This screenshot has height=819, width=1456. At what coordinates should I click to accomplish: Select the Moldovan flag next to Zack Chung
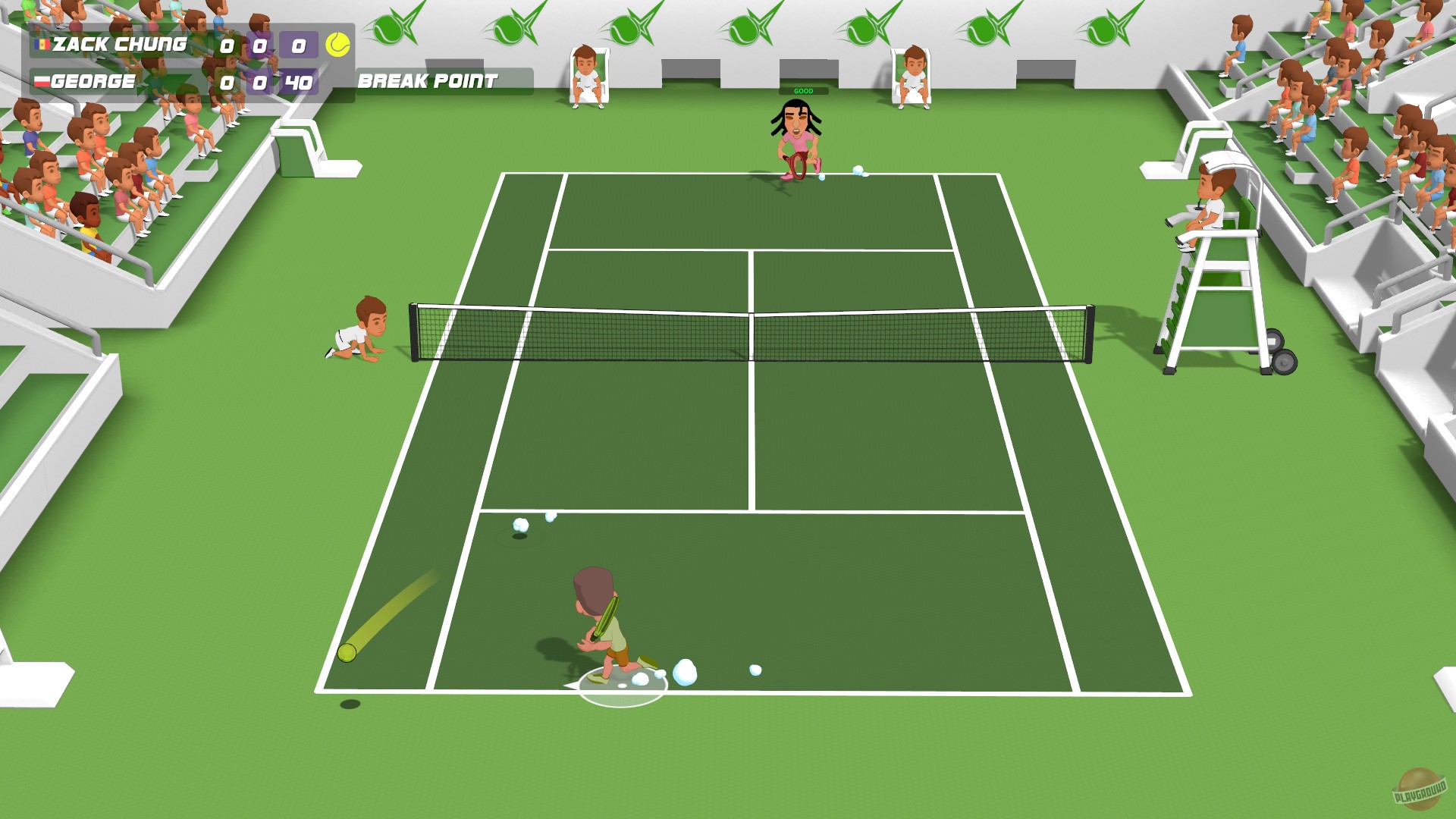(x=44, y=45)
